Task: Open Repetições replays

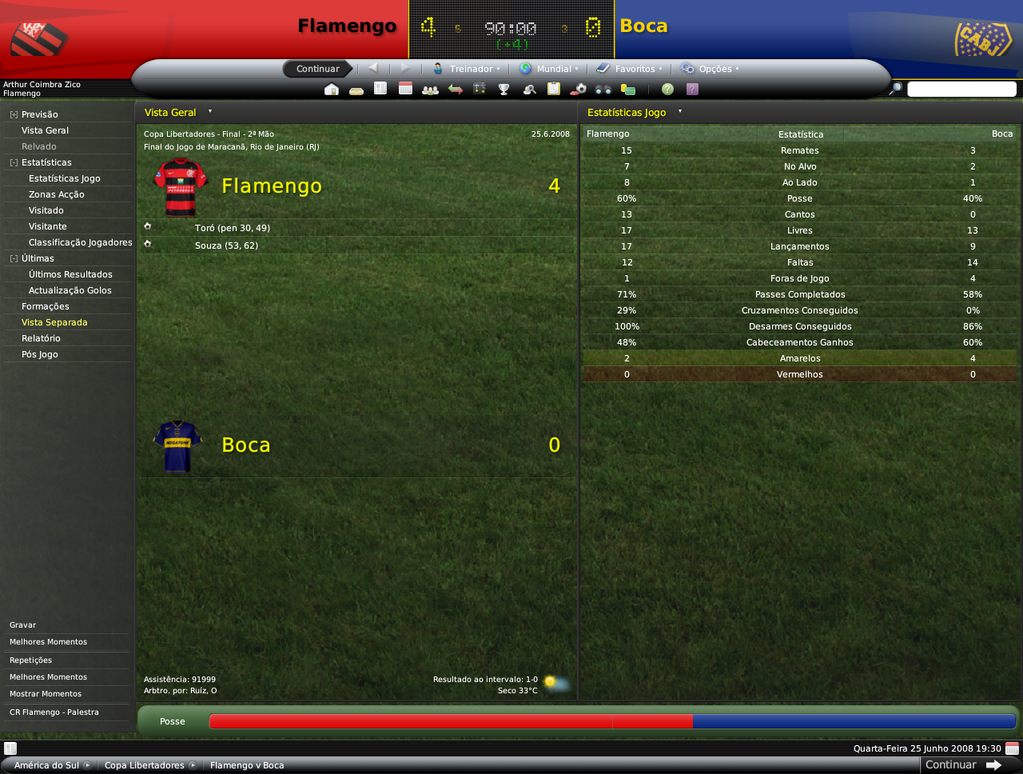Action: 31,660
